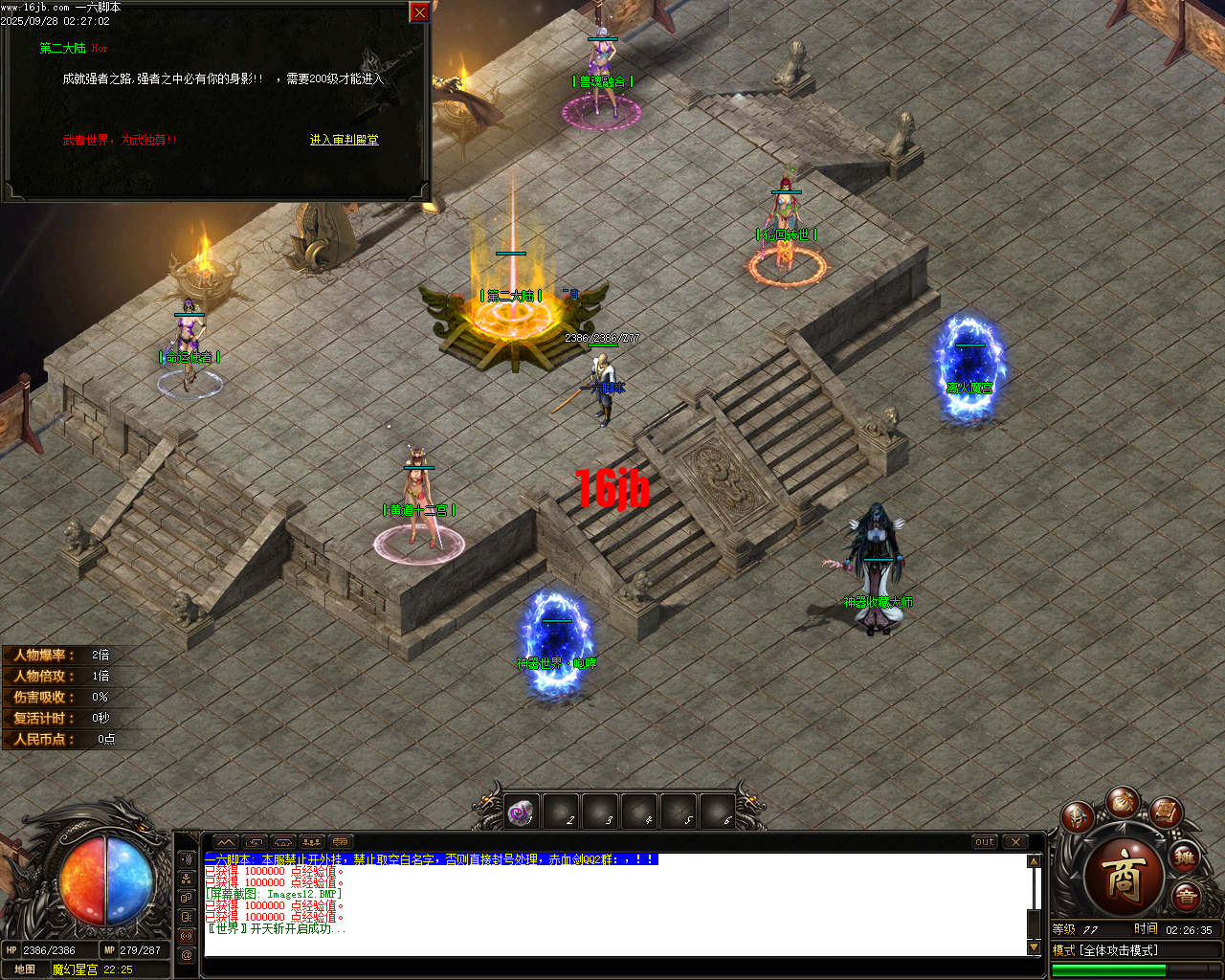
Task: Open the helmet equipment icon
Action: 1078,816
